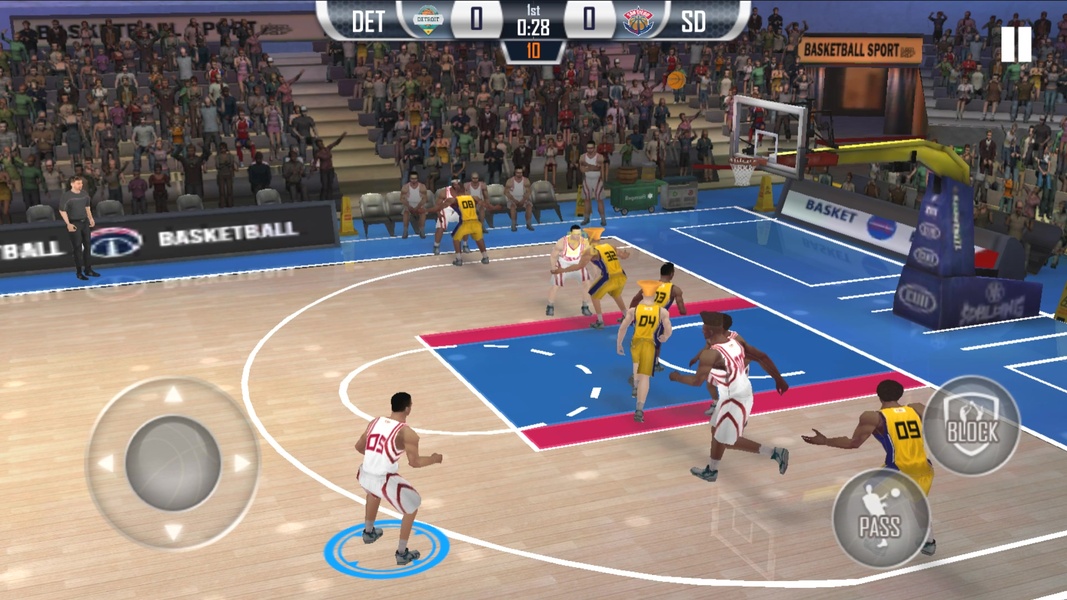Tap the joystick's right arrow
Screen dimensions: 1067x600
tap(241, 464)
